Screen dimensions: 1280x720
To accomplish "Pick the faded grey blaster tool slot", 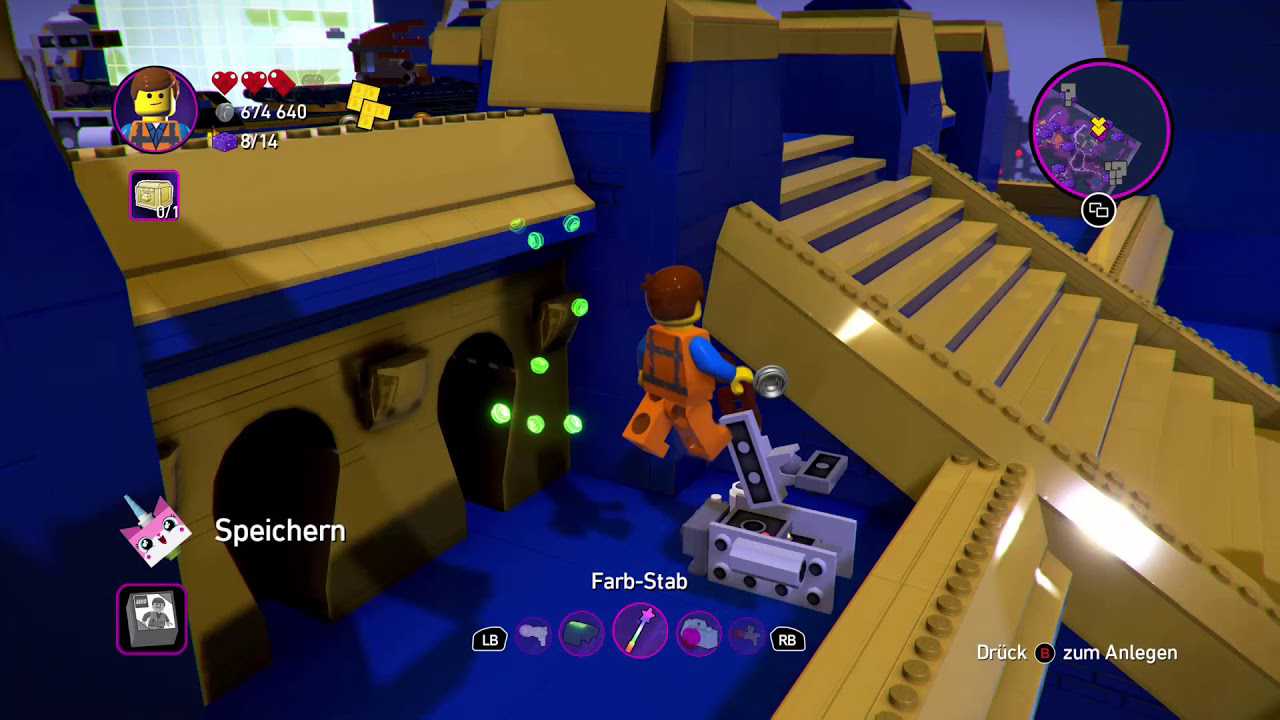I will pyautogui.click(x=533, y=636).
